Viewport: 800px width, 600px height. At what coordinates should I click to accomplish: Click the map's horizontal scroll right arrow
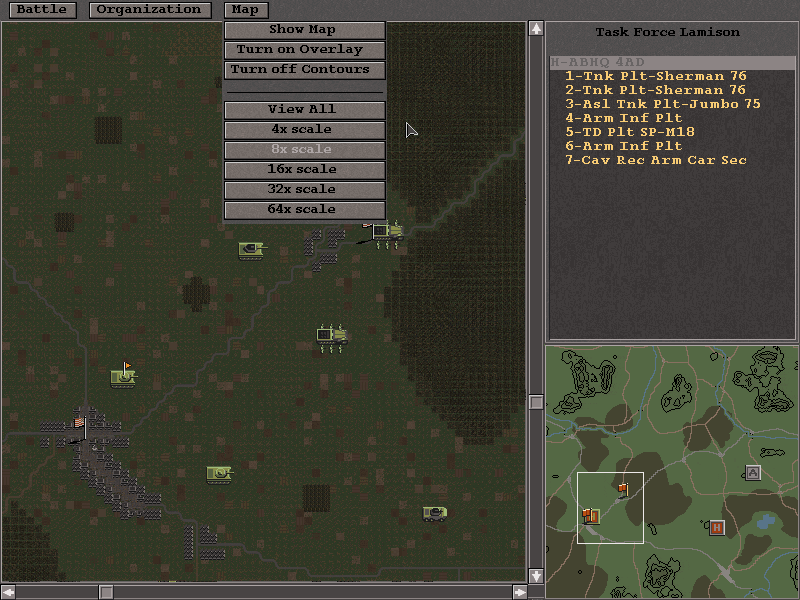[519, 592]
